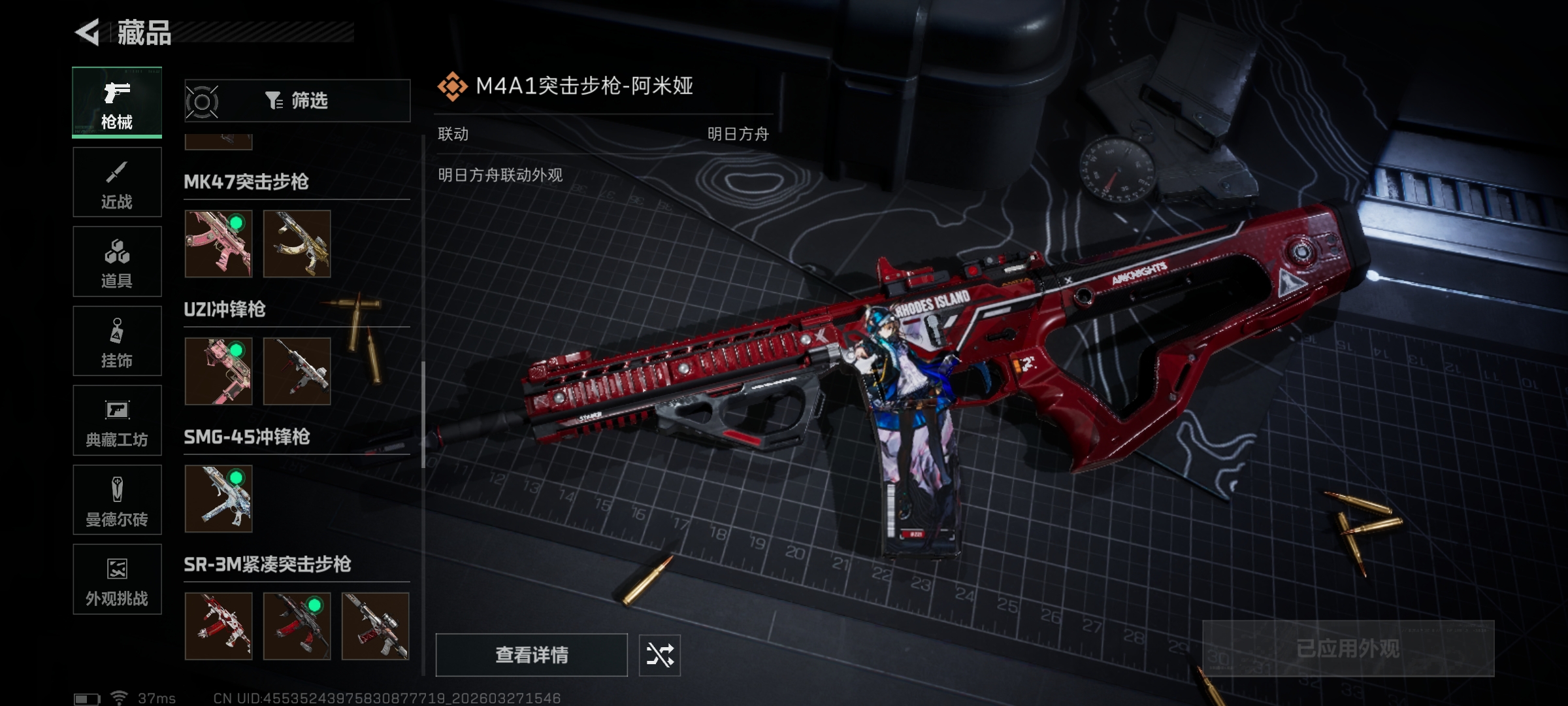Switch to the 枪械 category tab

coord(117,103)
